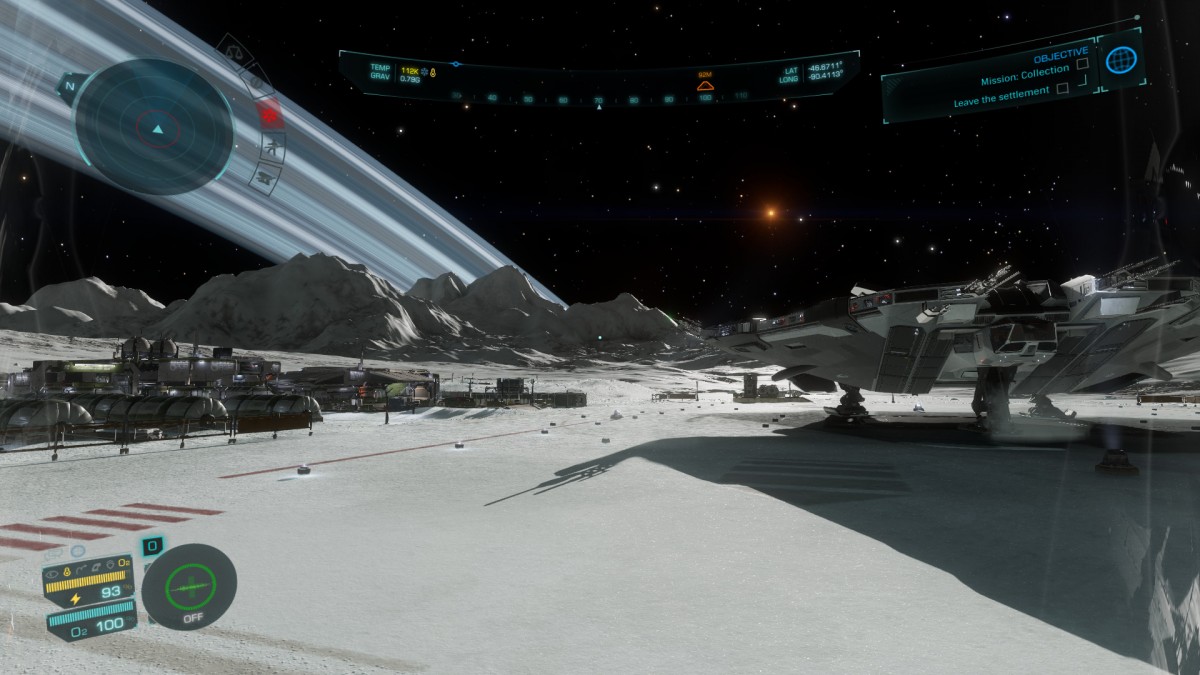Click the north compass marker on radar

click(x=70, y=86)
